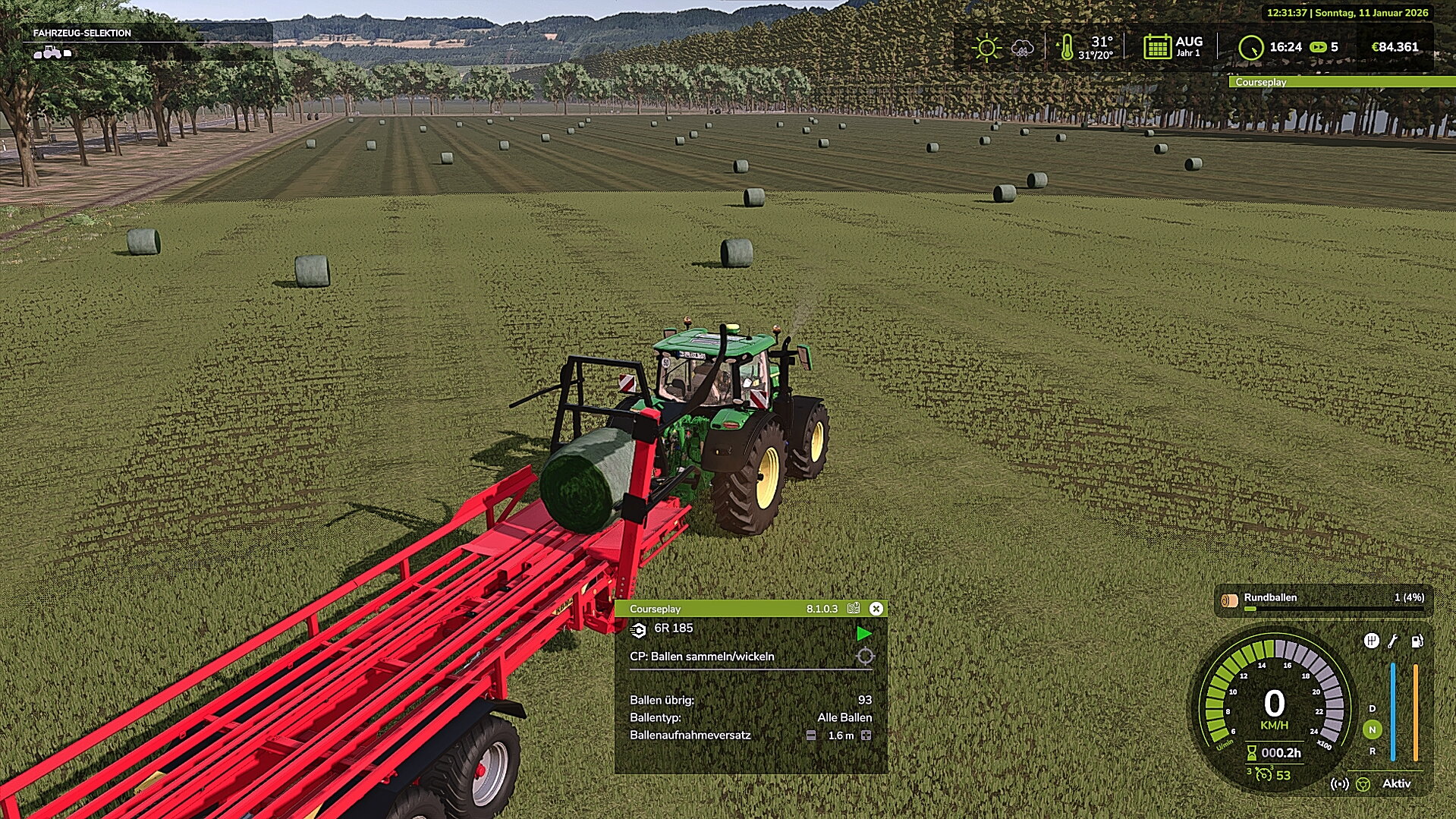Increase the Ballenaufnahmeversatz value
The width and height of the screenshot is (1456, 819).
tap(866, 736)
